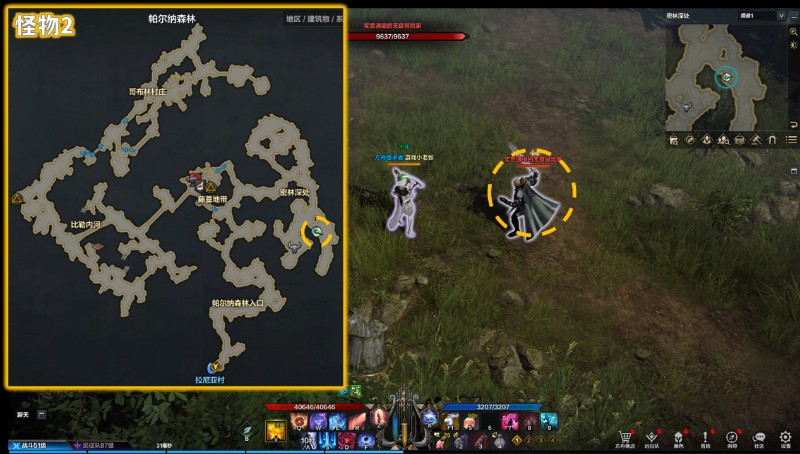Open the helmet-shaped character menu icon
The height and width of the screenshot is (454, 800).
[x=679, y=438]
